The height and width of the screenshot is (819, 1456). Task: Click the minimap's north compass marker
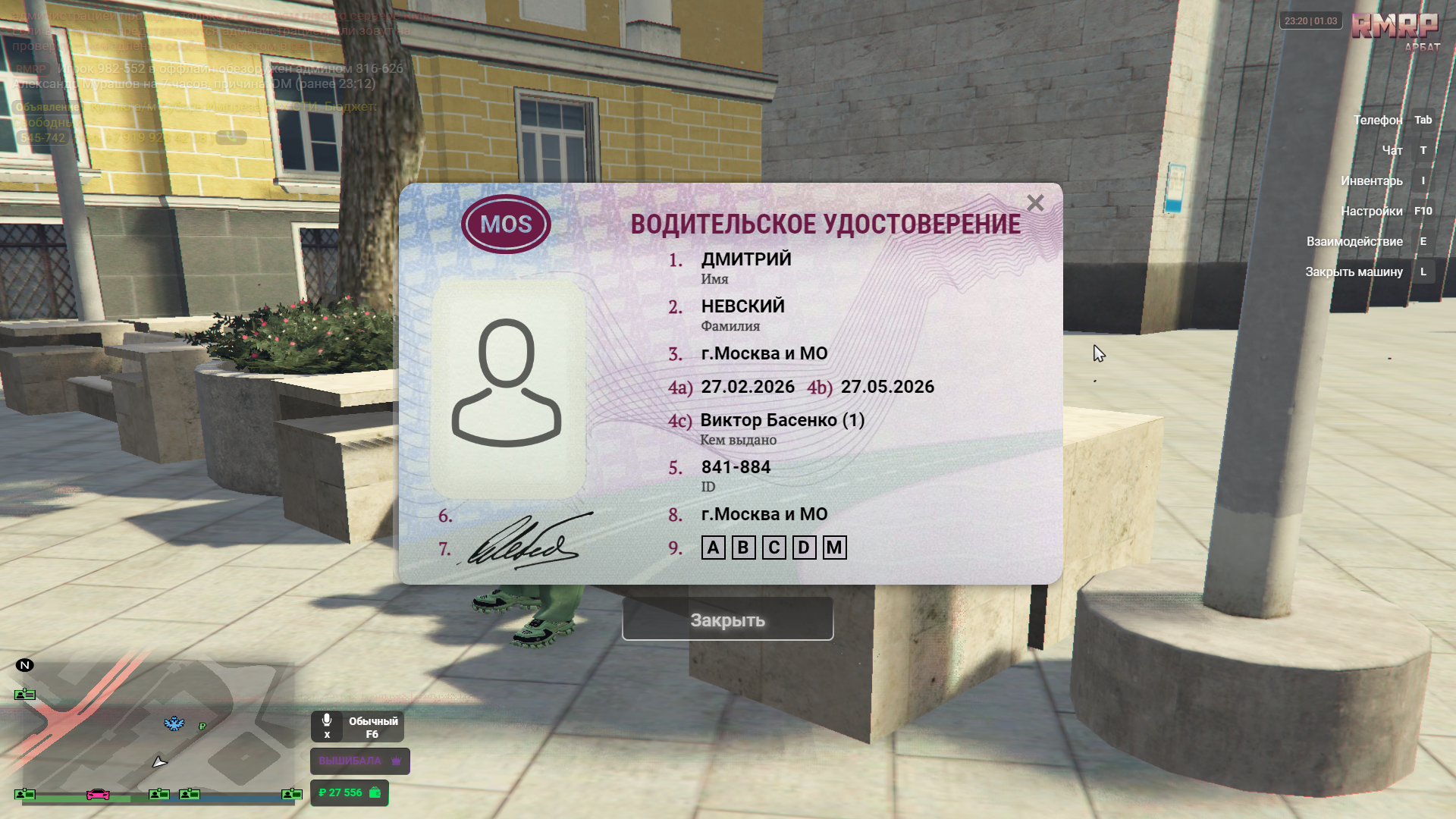[24, 665]
